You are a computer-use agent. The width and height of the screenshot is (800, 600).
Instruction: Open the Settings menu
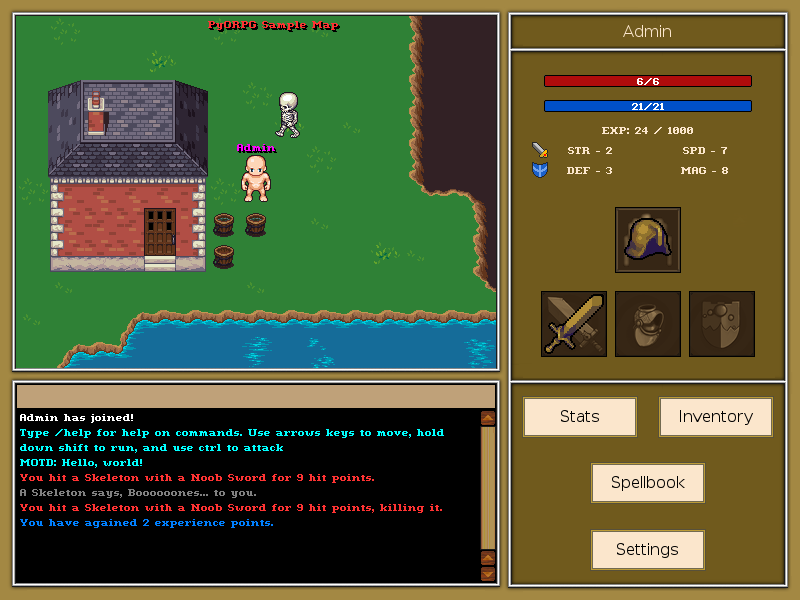648,550
